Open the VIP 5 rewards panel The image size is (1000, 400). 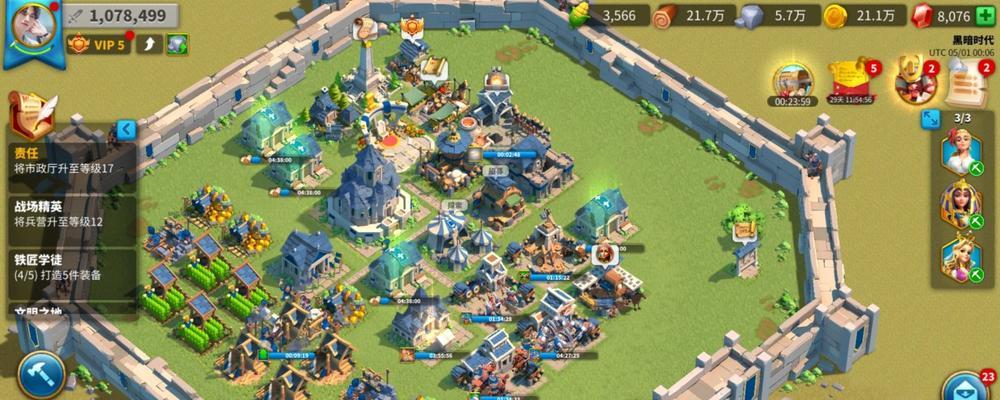click(x=98, y=44)
